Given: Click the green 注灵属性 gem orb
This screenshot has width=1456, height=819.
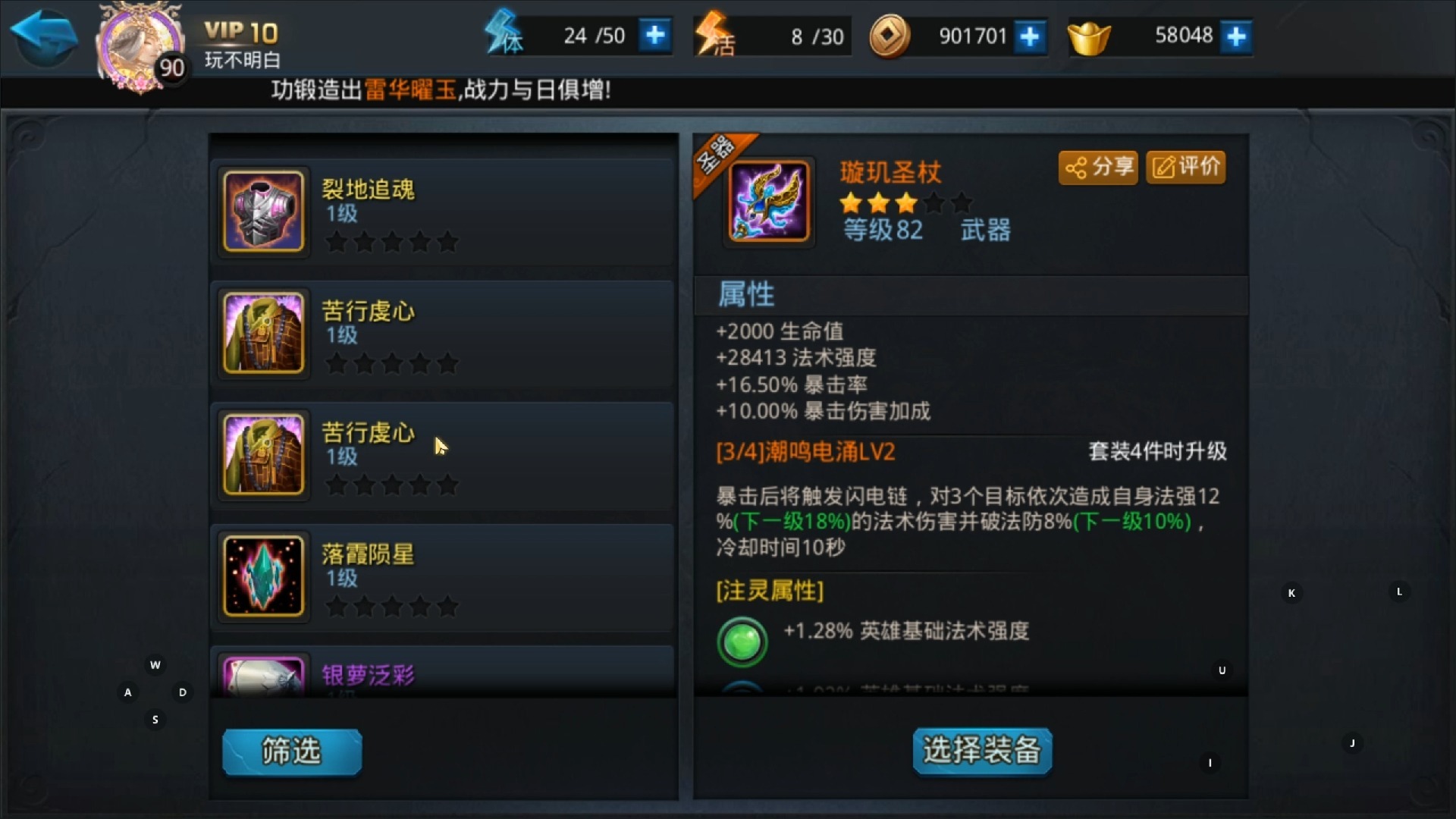Looking at the screenshot, I should [742, 641].
